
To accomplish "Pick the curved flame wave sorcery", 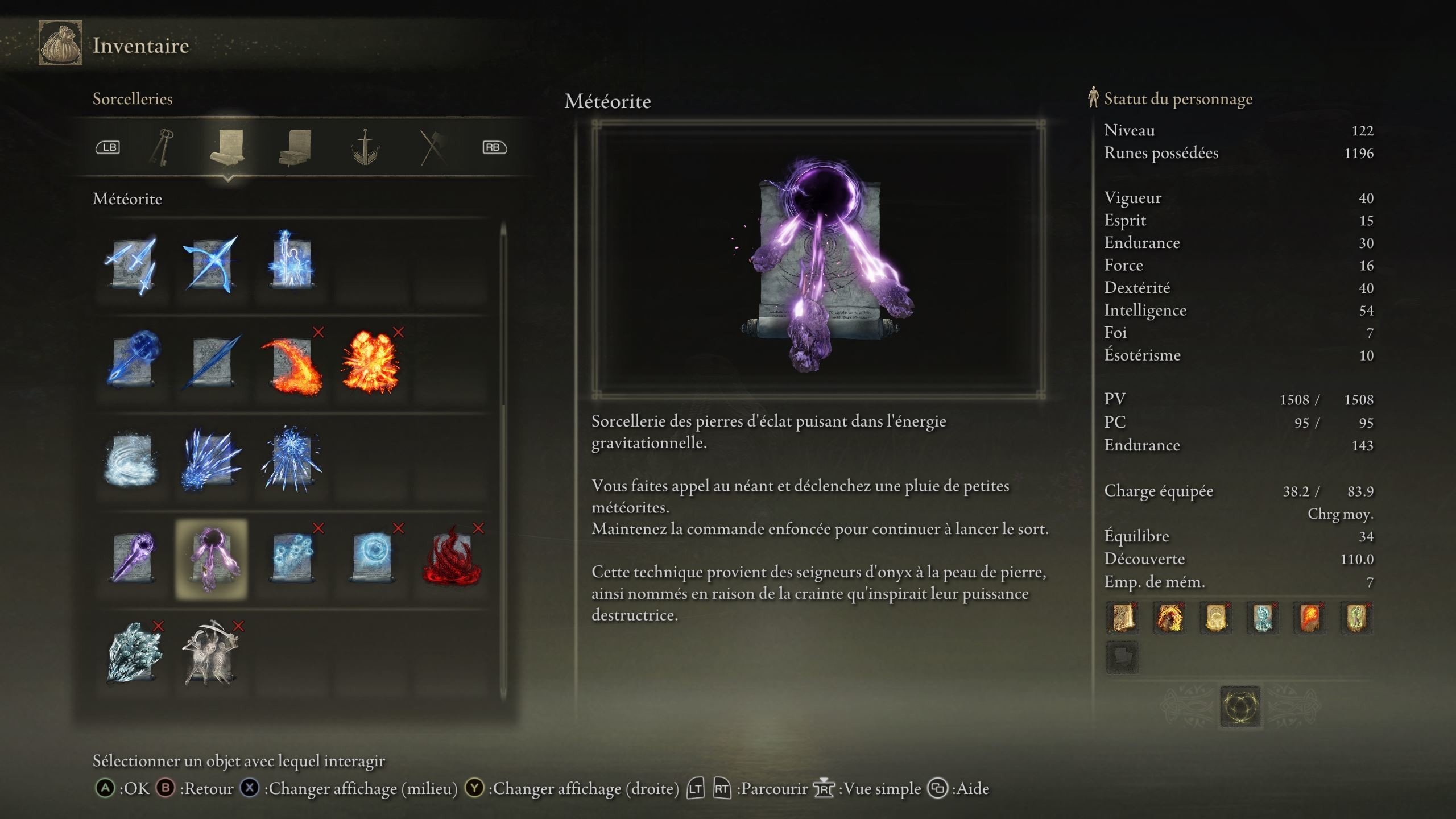I will point(292,364).
